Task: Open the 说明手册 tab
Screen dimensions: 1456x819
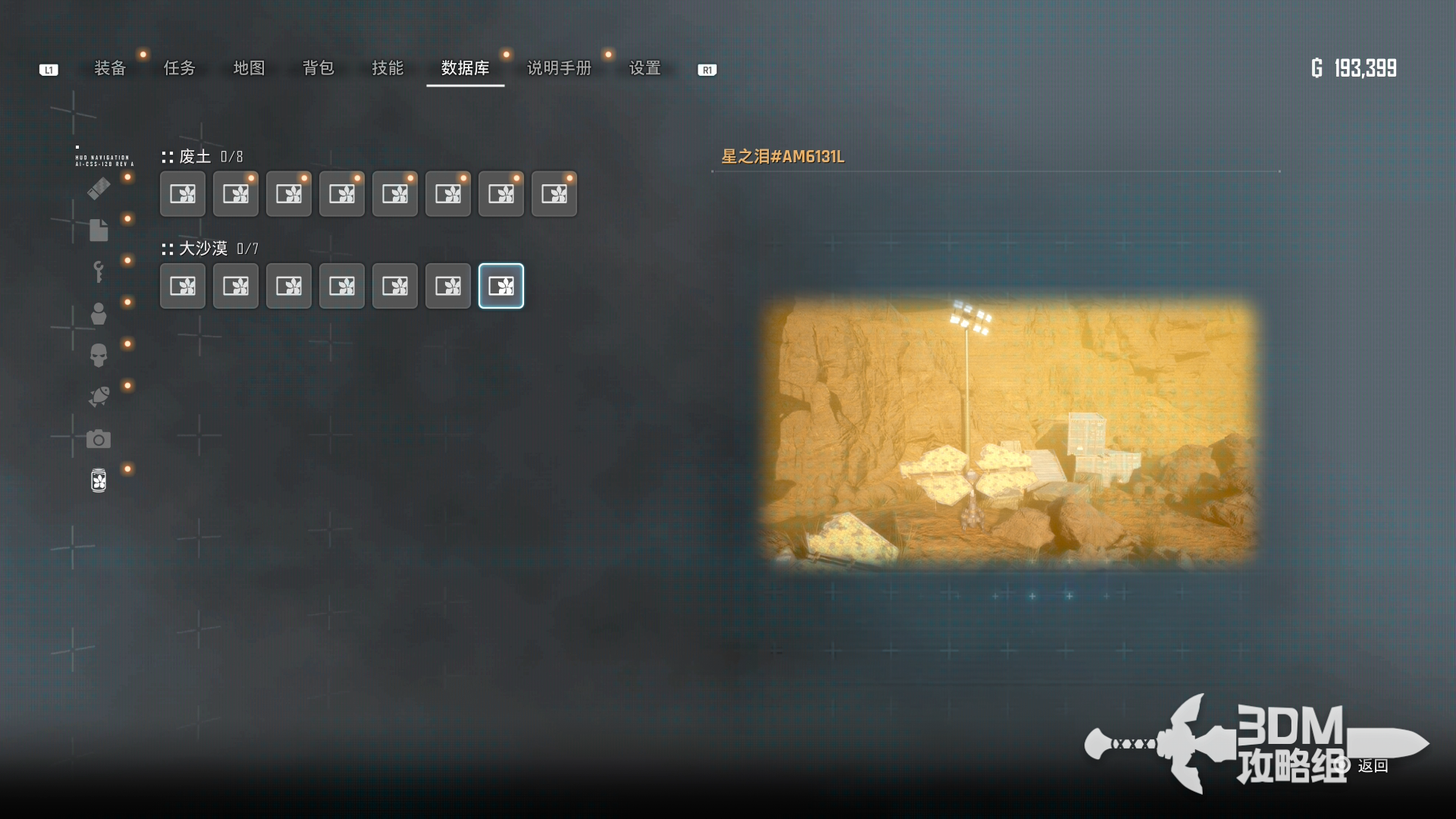Action: [559, 68]
